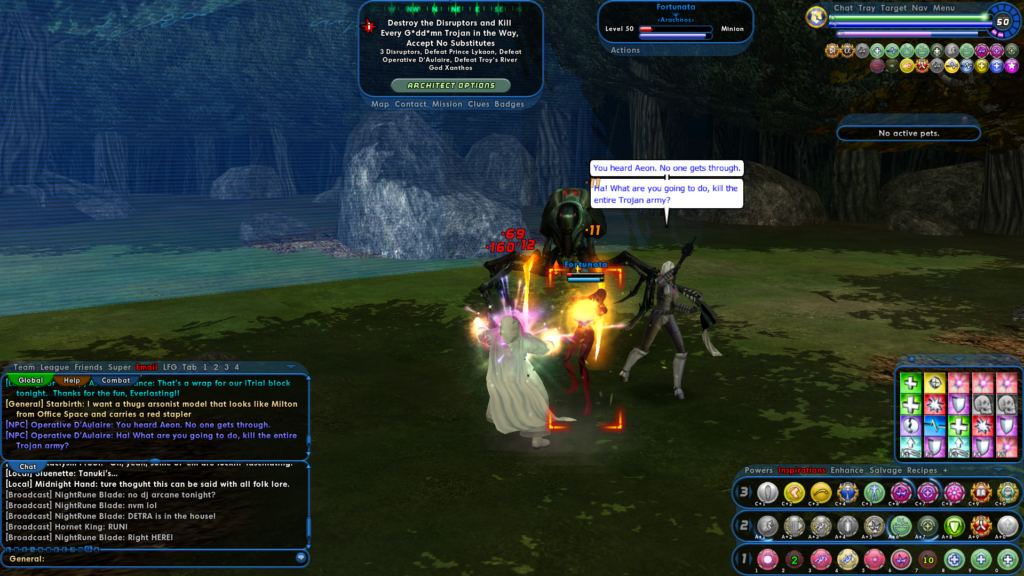
Task: Switch to the Help chat tab
Action: coord(72,380)
